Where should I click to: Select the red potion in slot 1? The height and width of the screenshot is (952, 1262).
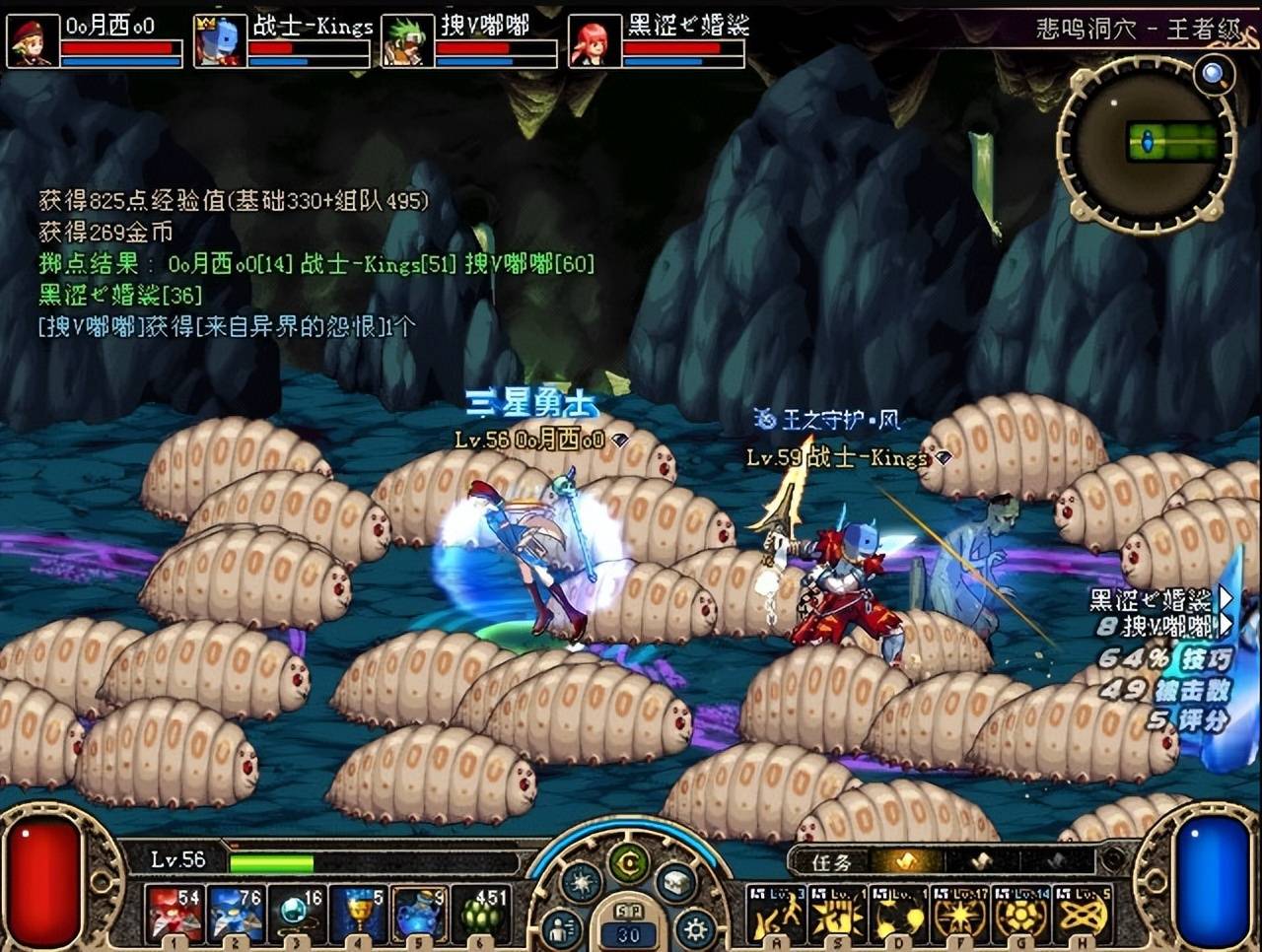click(175, 914)
